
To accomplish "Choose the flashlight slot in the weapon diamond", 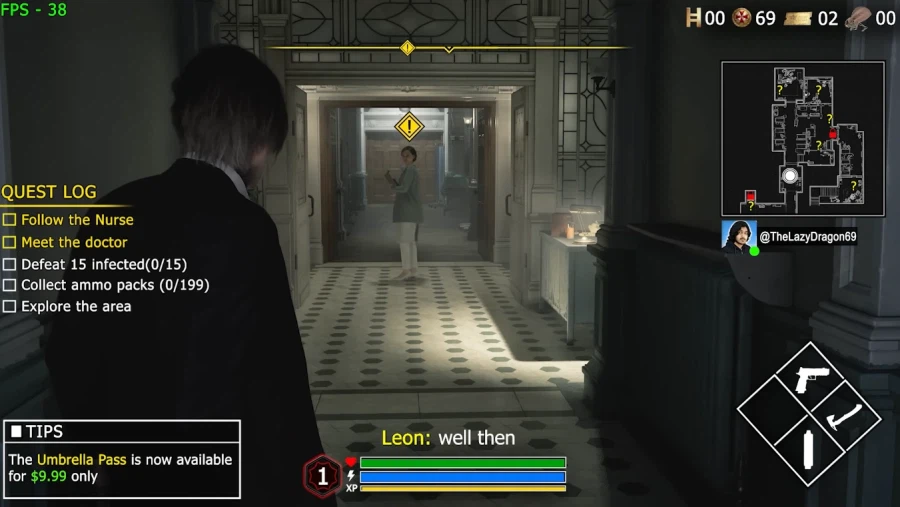I will tap(808, 451).
